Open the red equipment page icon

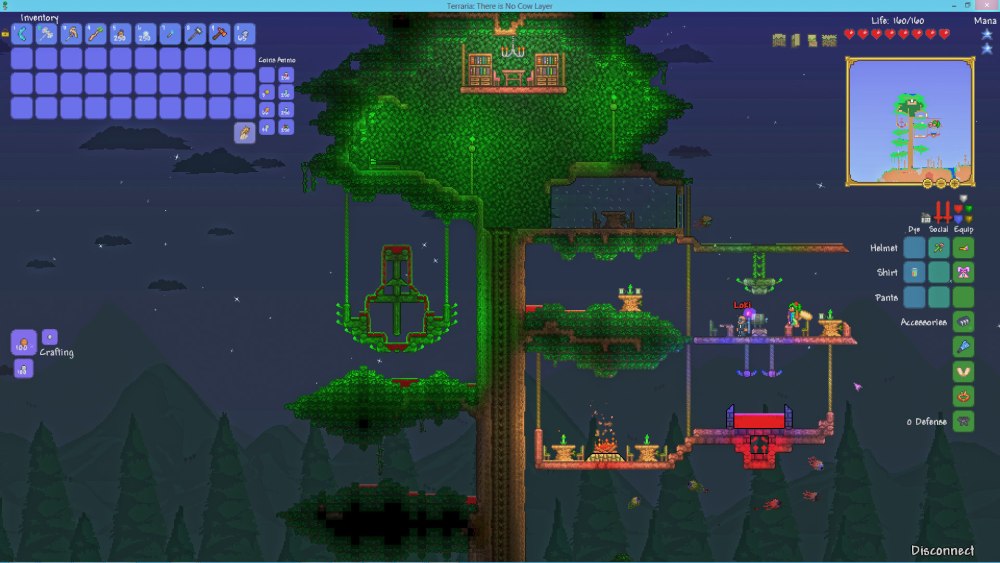tap(943, 213)
